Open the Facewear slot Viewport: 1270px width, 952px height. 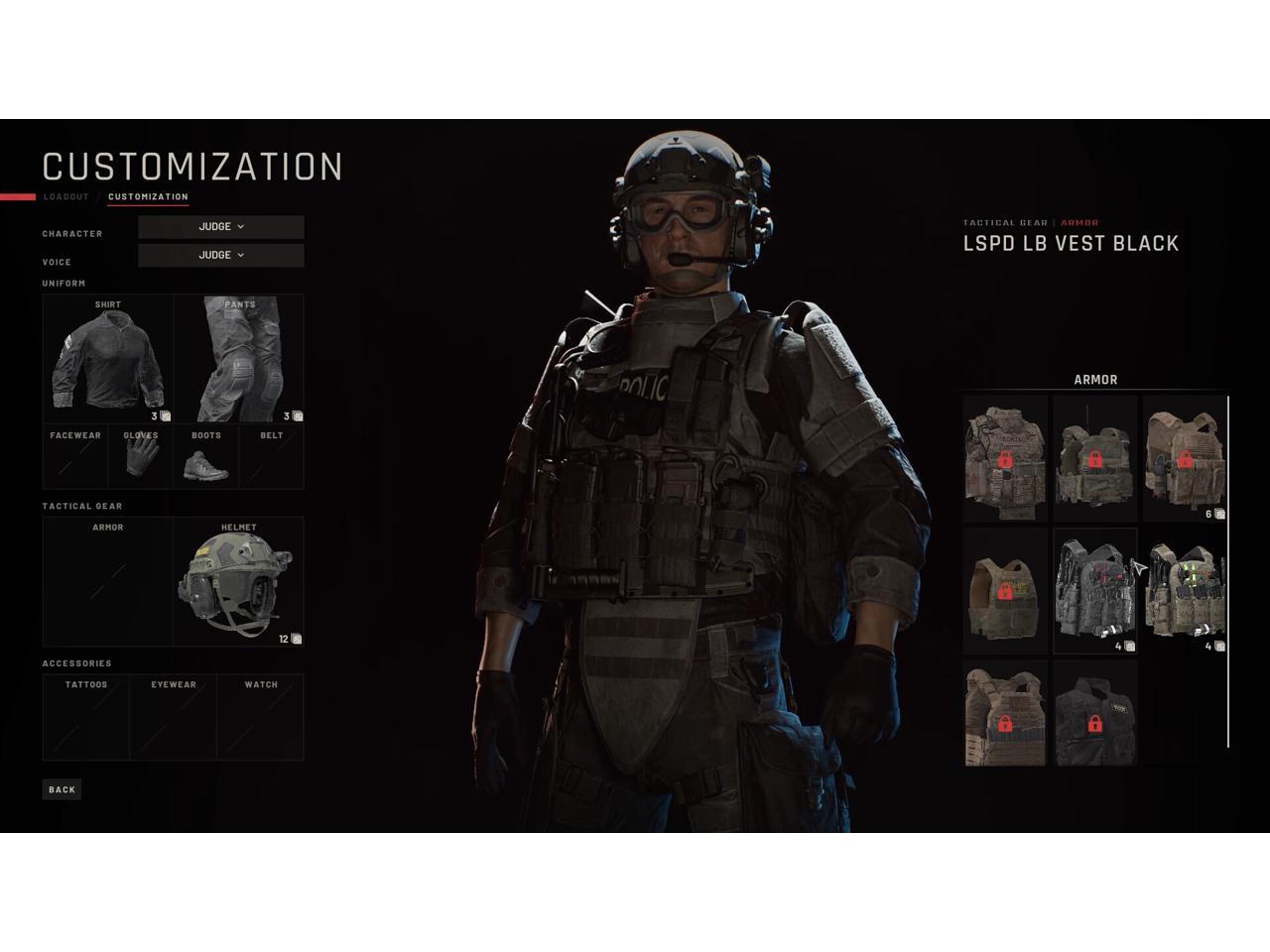[x=75, y=457]
